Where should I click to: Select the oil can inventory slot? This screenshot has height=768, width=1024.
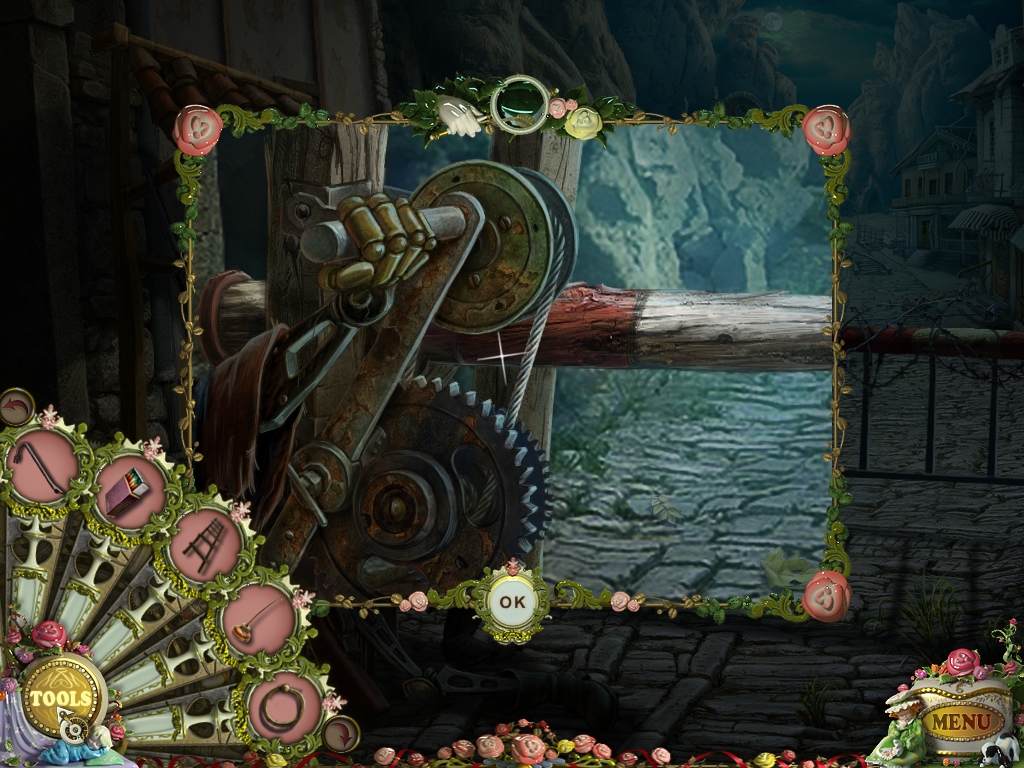258,615
